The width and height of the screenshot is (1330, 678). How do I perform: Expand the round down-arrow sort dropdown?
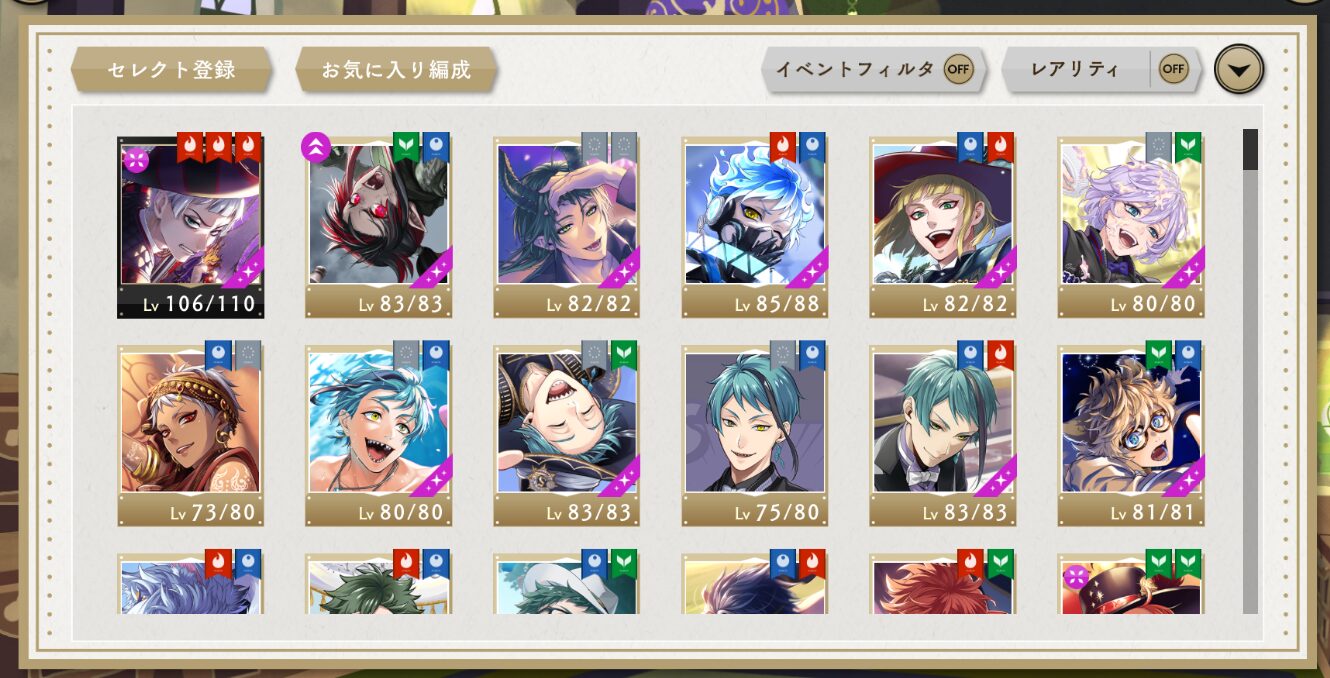(x=1239, y=70)
